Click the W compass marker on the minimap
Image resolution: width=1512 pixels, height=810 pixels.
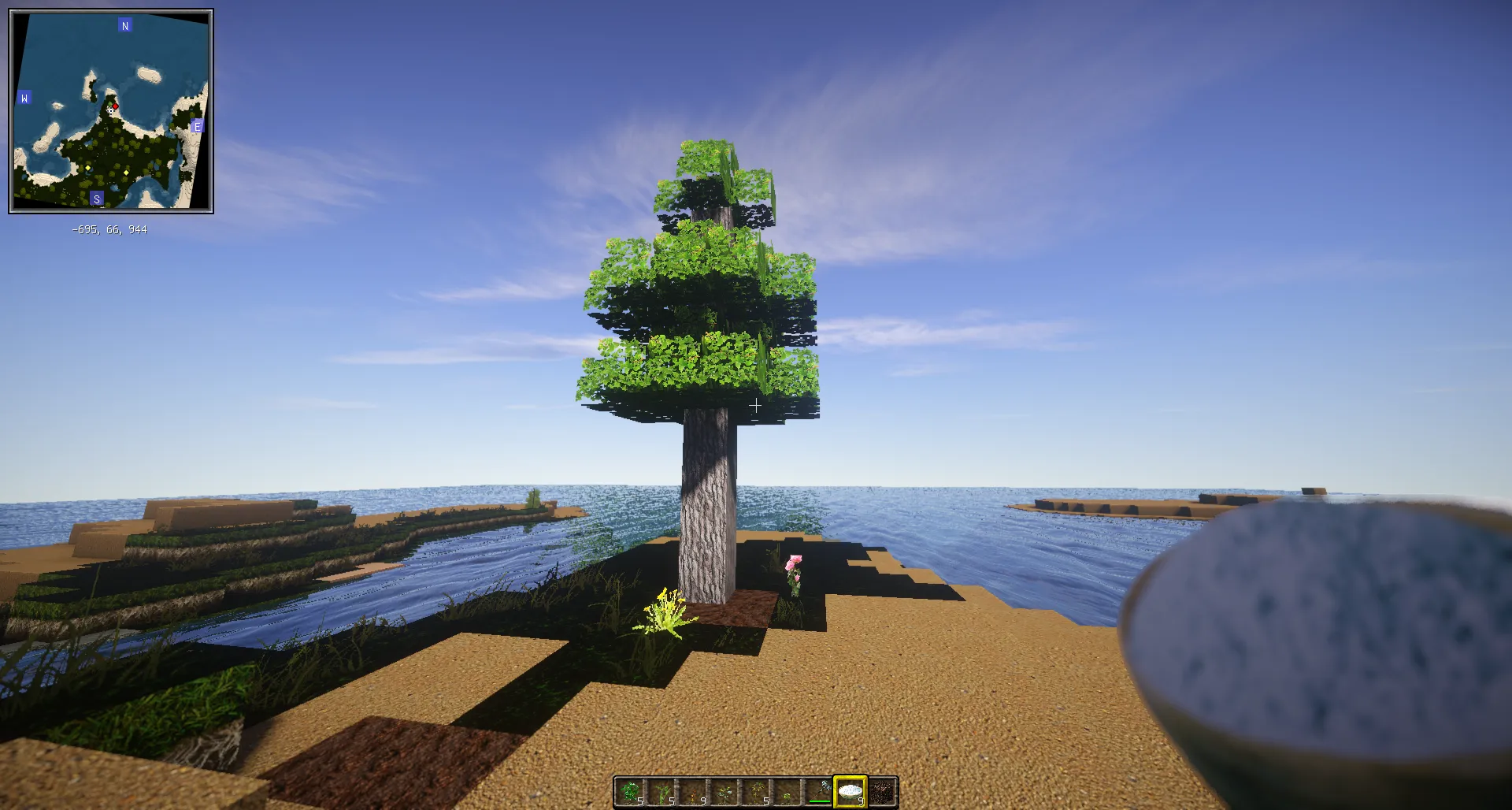pos(24,98)
